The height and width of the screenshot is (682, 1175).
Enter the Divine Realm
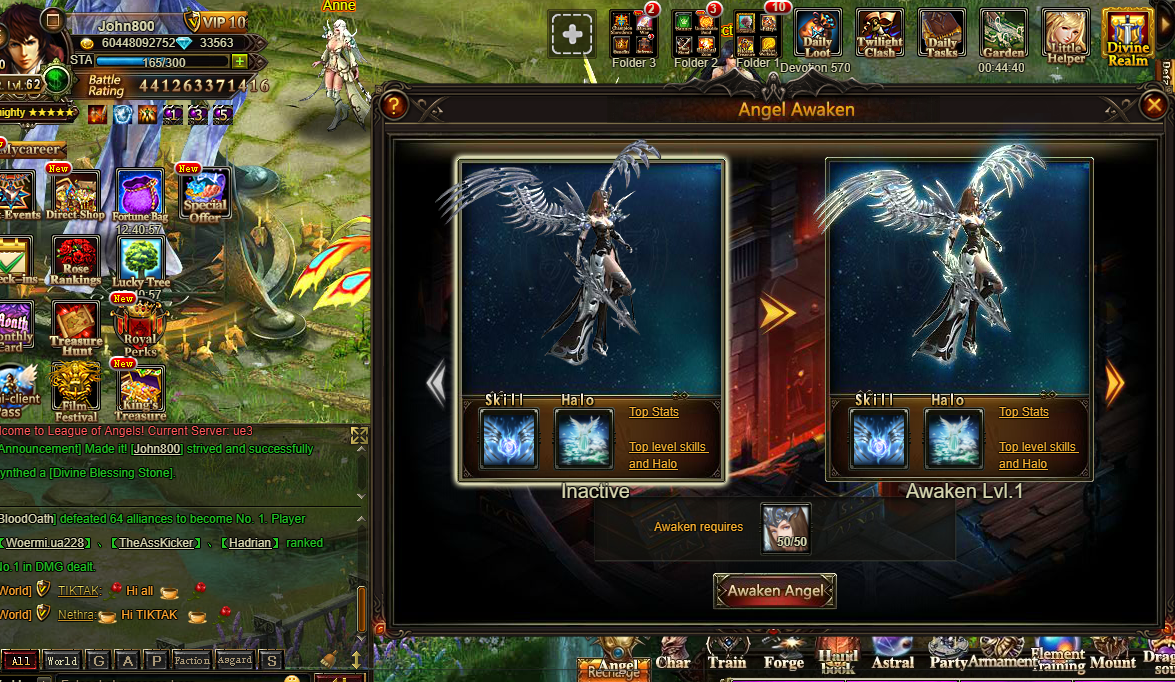pyautogui.click(x=1127, y=35)
